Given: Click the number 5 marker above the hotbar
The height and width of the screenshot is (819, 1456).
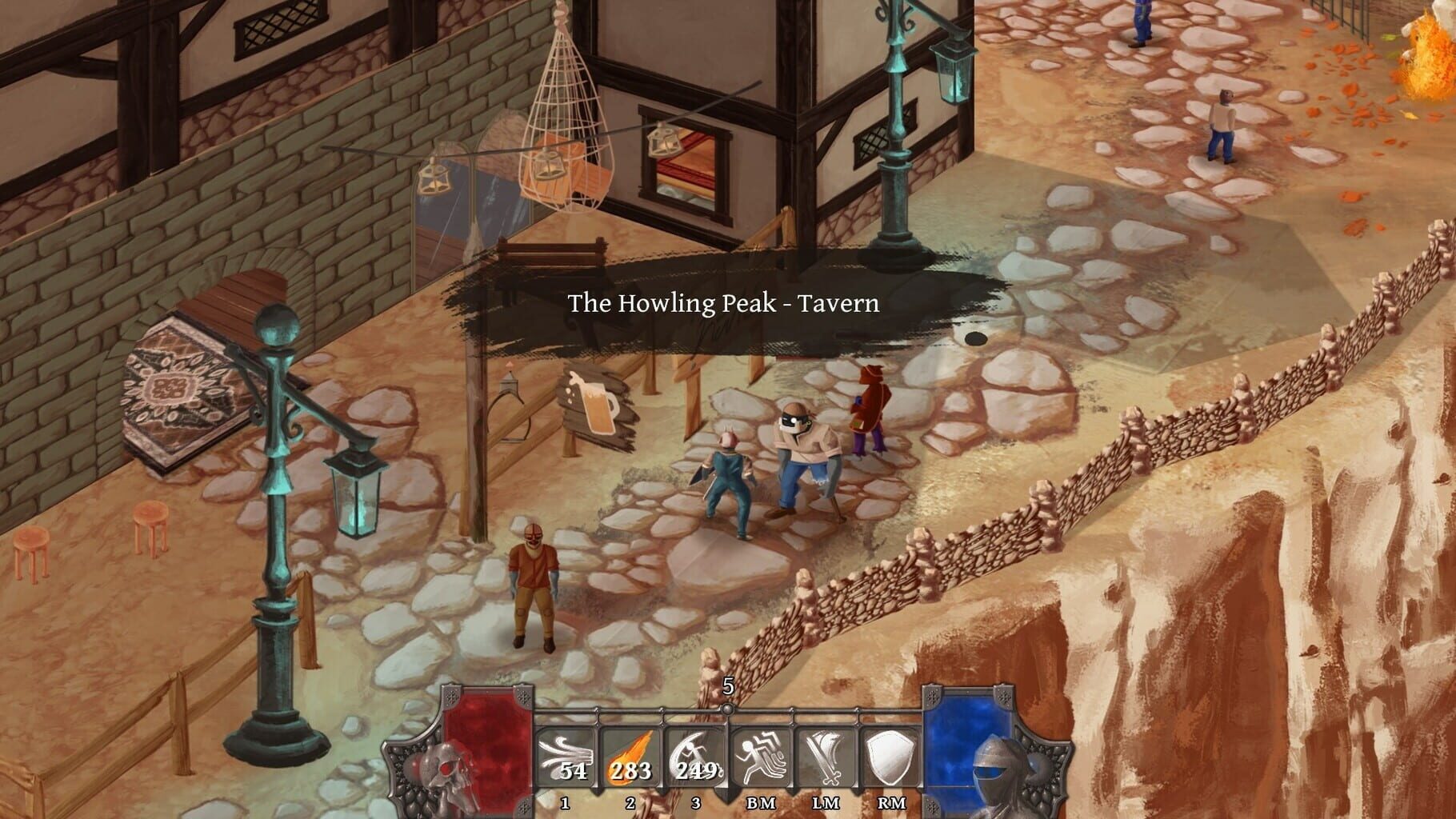Looking at the screenshot, I should coord(728,686).
